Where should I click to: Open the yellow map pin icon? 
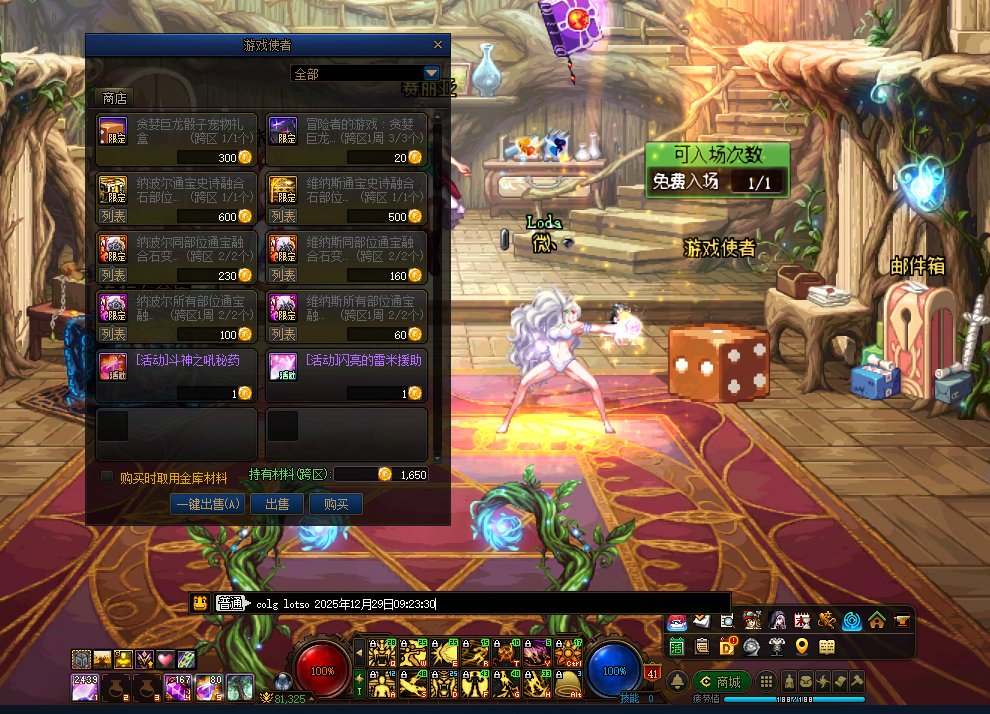click(x=802, y=647)
